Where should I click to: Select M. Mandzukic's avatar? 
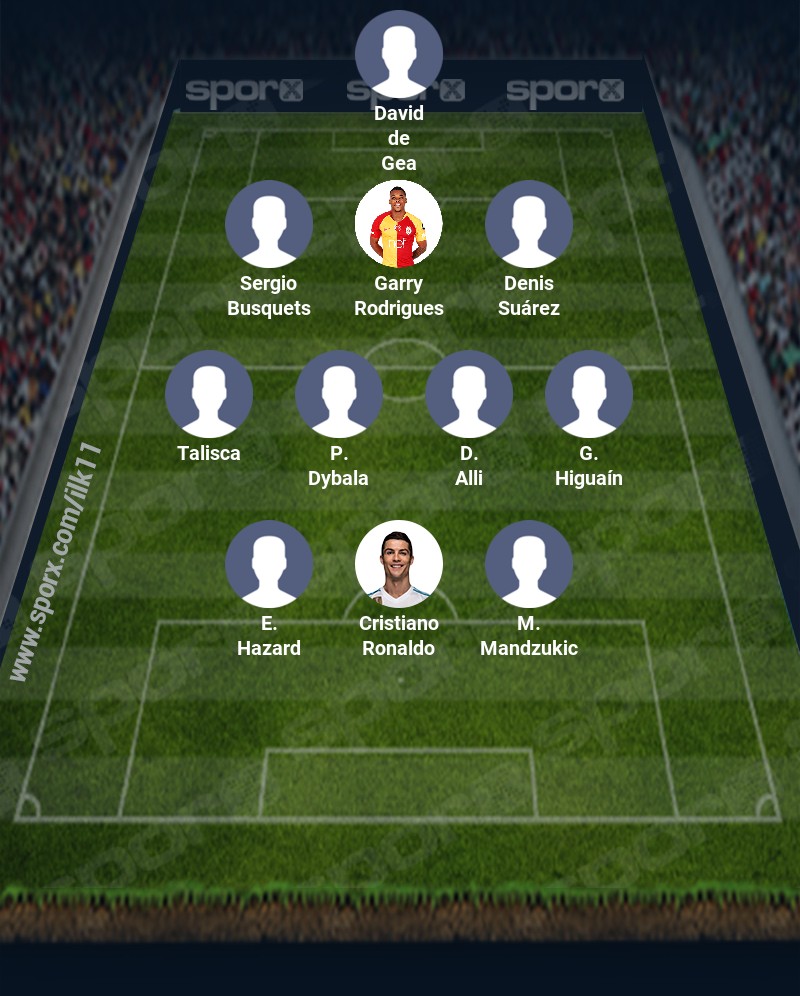point(529,564)
